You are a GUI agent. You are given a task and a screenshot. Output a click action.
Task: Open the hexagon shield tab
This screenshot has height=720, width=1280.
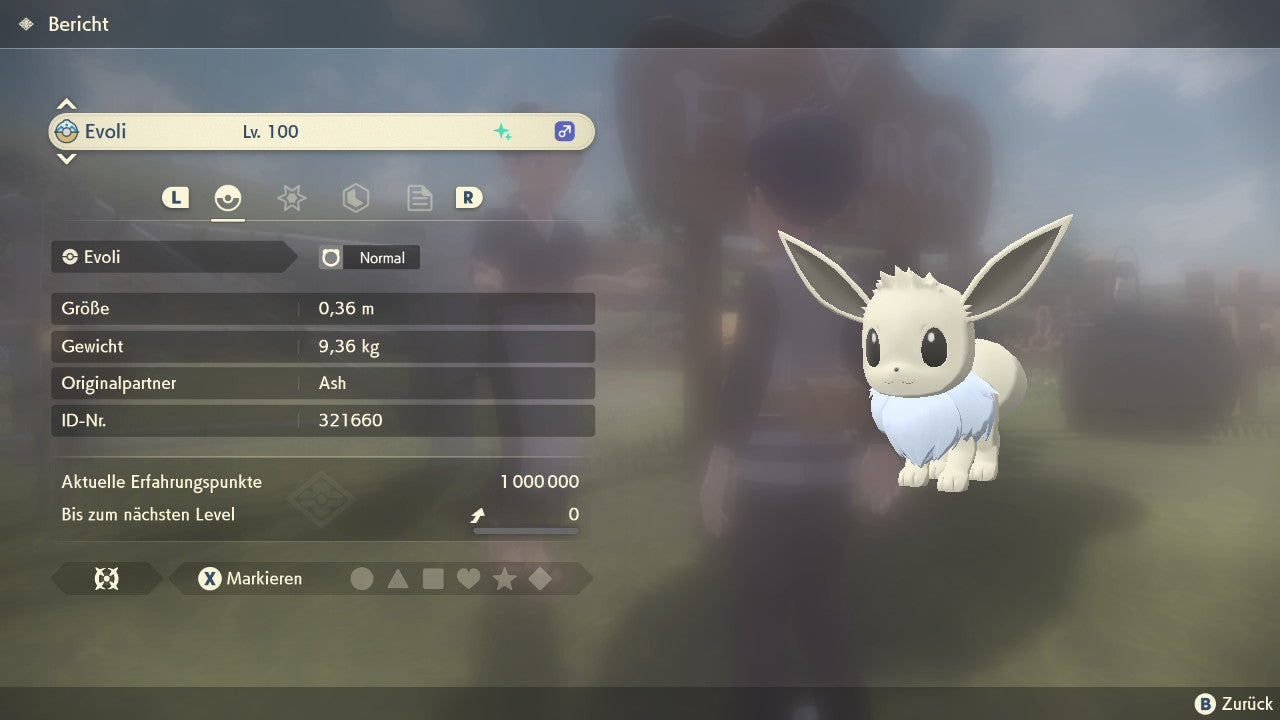click(355, 198)
